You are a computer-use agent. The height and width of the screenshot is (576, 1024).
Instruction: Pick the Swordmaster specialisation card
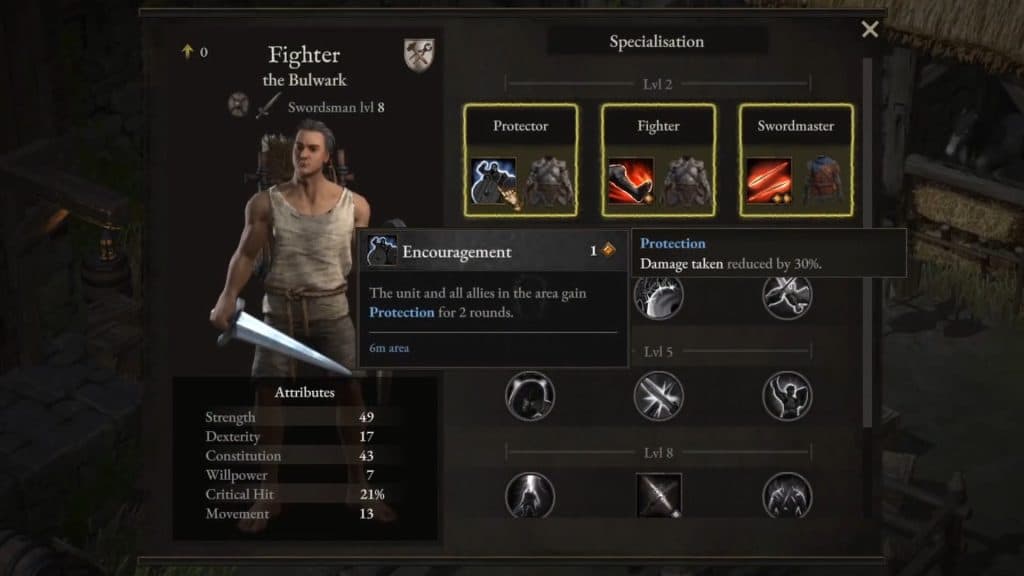796,160
